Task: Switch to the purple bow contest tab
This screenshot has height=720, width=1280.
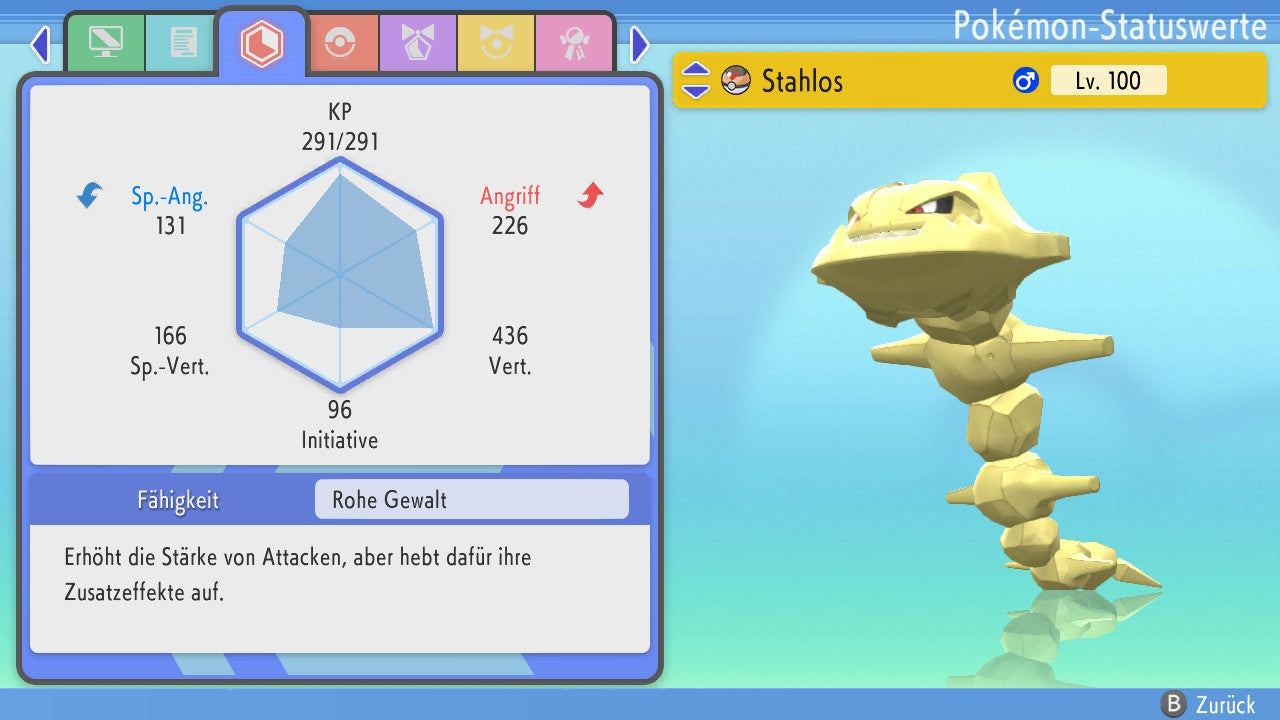Action: (x=418, y=42)
